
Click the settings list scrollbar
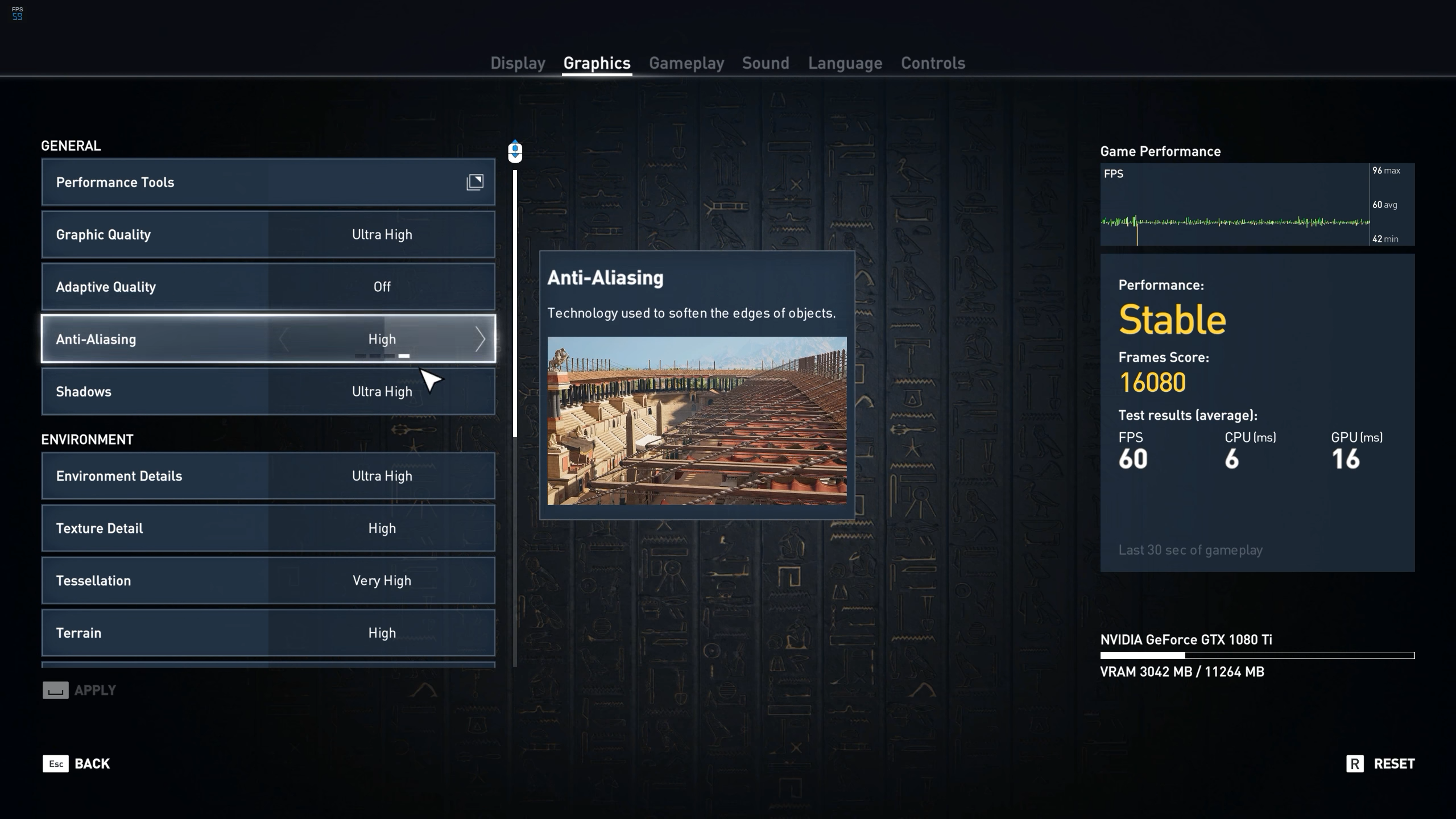[515, 301]
